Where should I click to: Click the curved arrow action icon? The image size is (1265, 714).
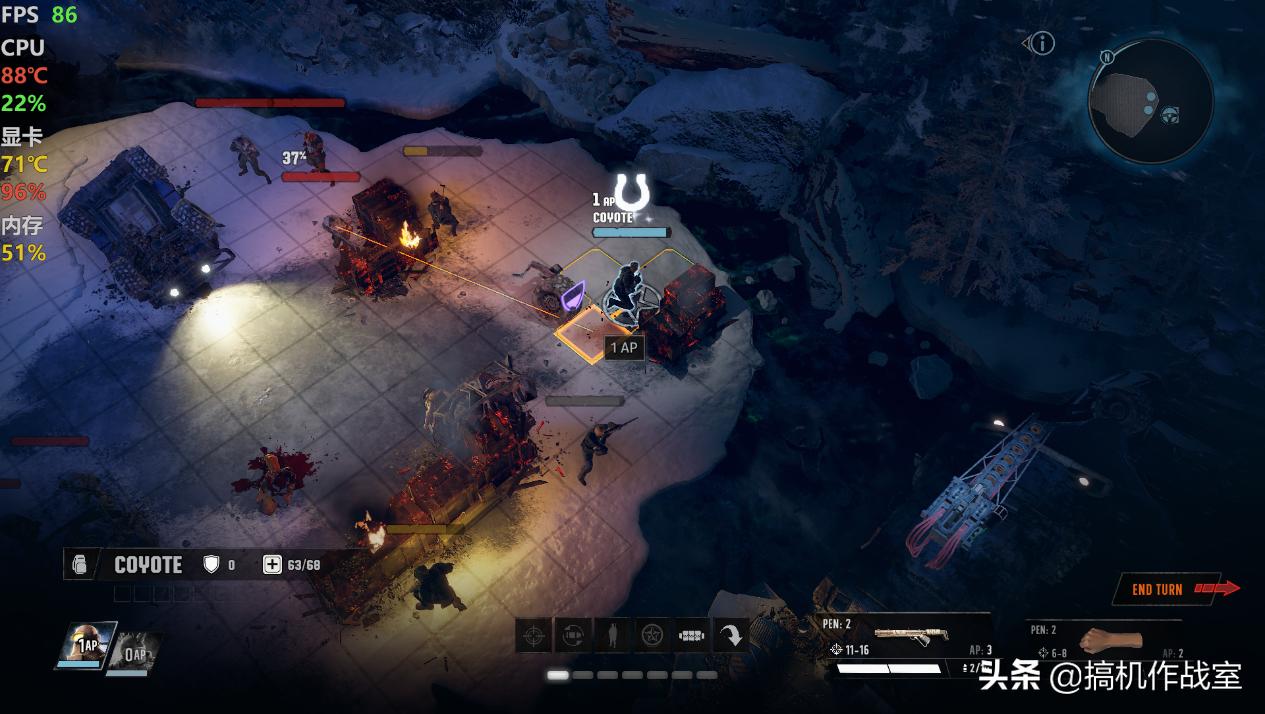coord(732,635)
